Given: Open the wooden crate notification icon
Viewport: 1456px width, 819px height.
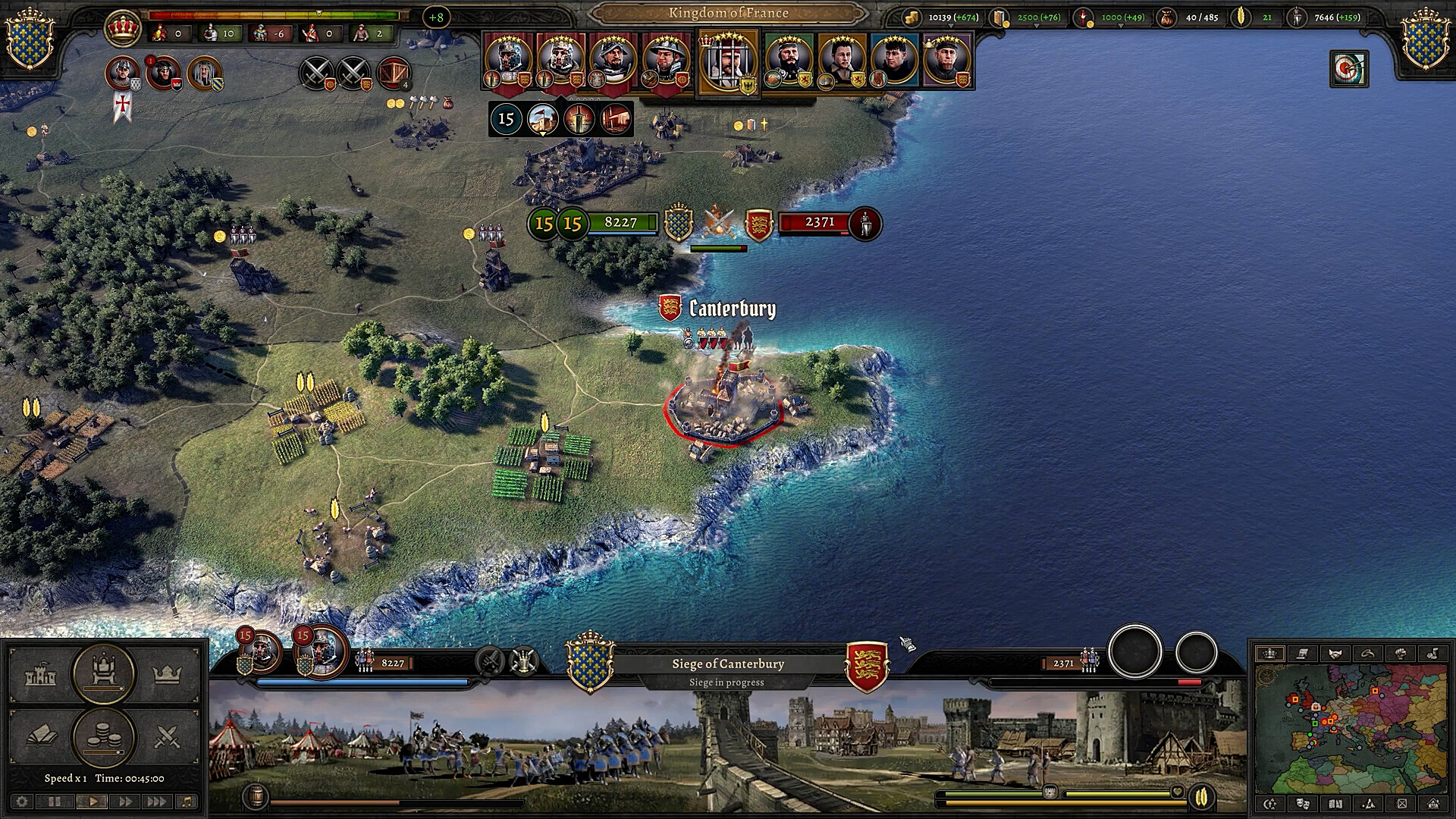Looking at the screenshot, I should [392, 74].
